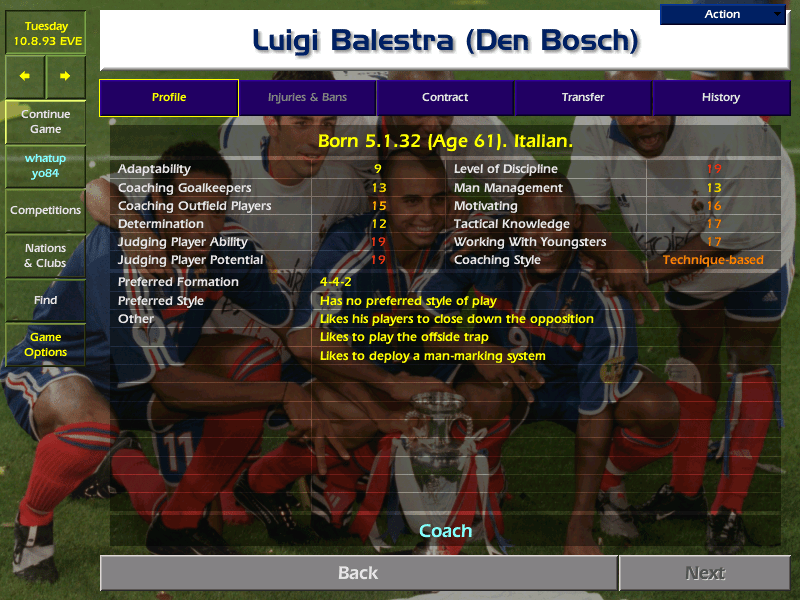Open Game Options

pos(45,345)
